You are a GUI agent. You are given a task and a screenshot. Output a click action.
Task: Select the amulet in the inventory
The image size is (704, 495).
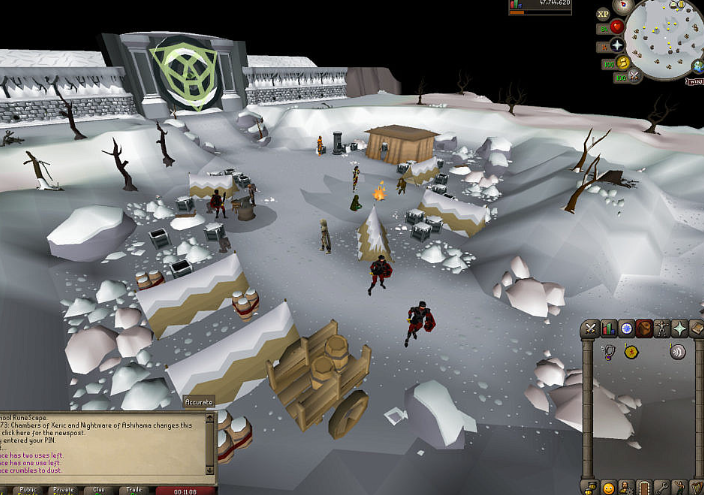[x=608, y=351]
